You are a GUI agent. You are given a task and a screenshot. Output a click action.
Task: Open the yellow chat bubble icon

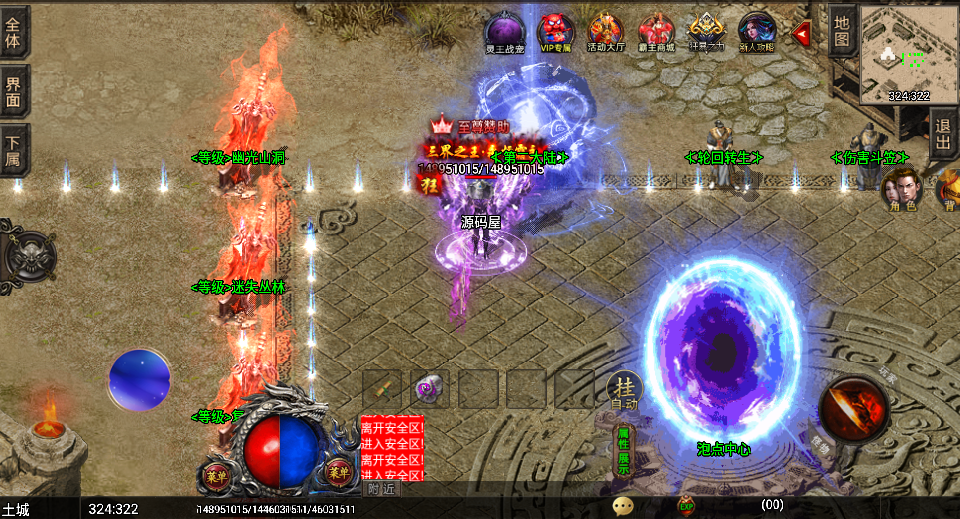click(623, 506)
